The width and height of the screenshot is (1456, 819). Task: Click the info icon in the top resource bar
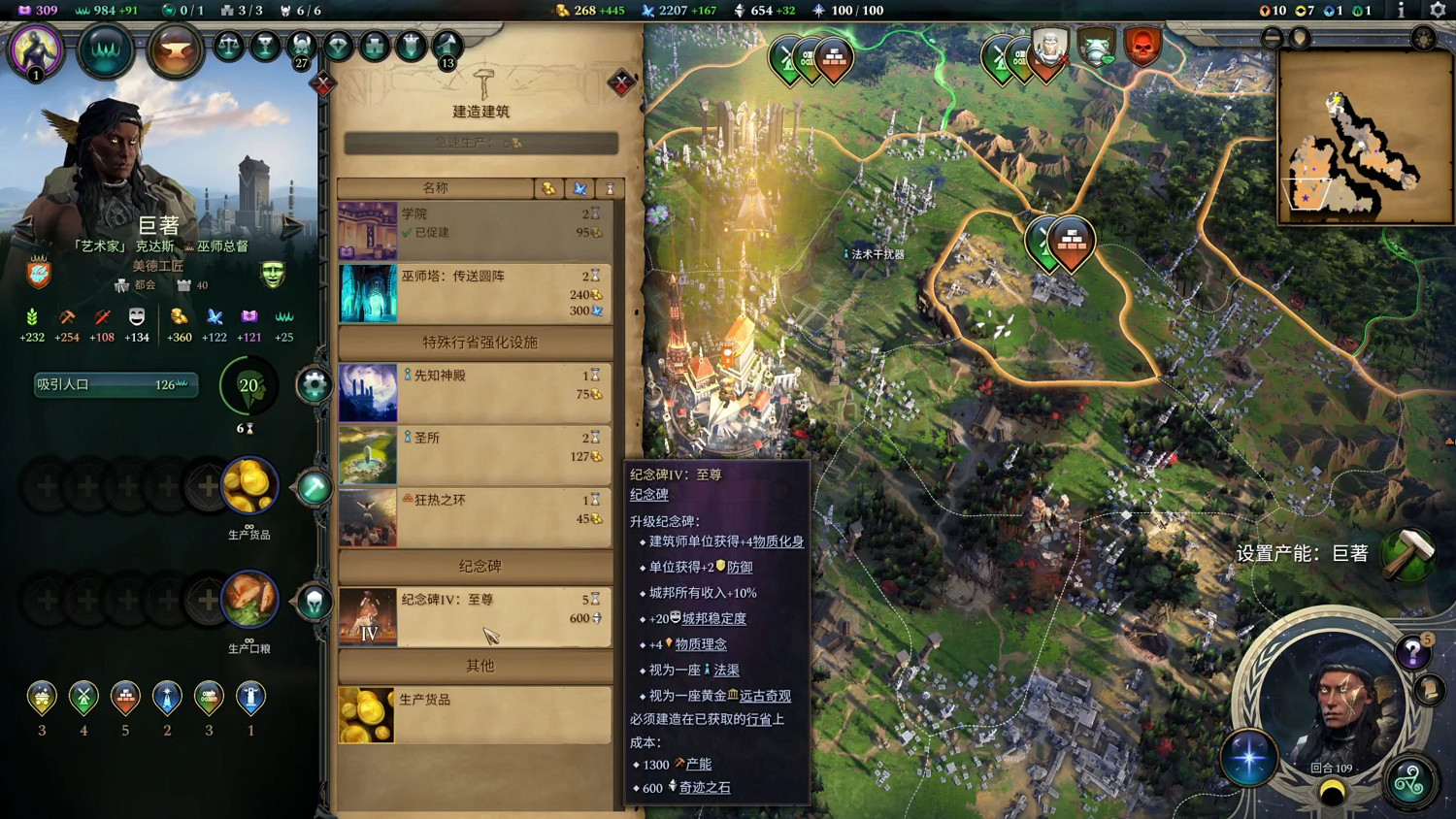coord(1402,11)
